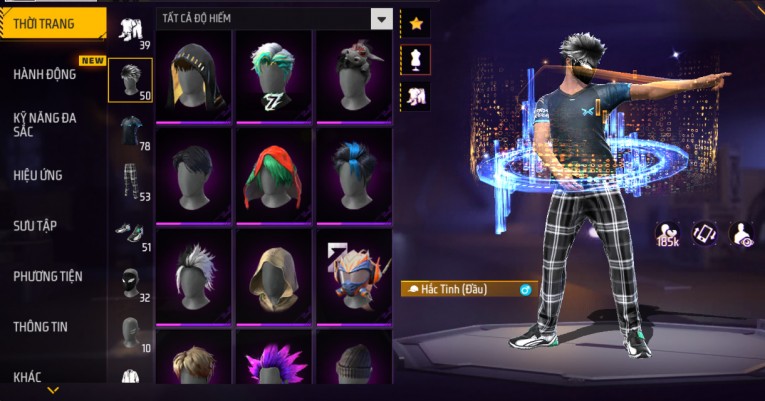The height and width of the screenshot is (401, 765).
Task: Choose the shirt category showing 78 items
Action: (131, 131)
